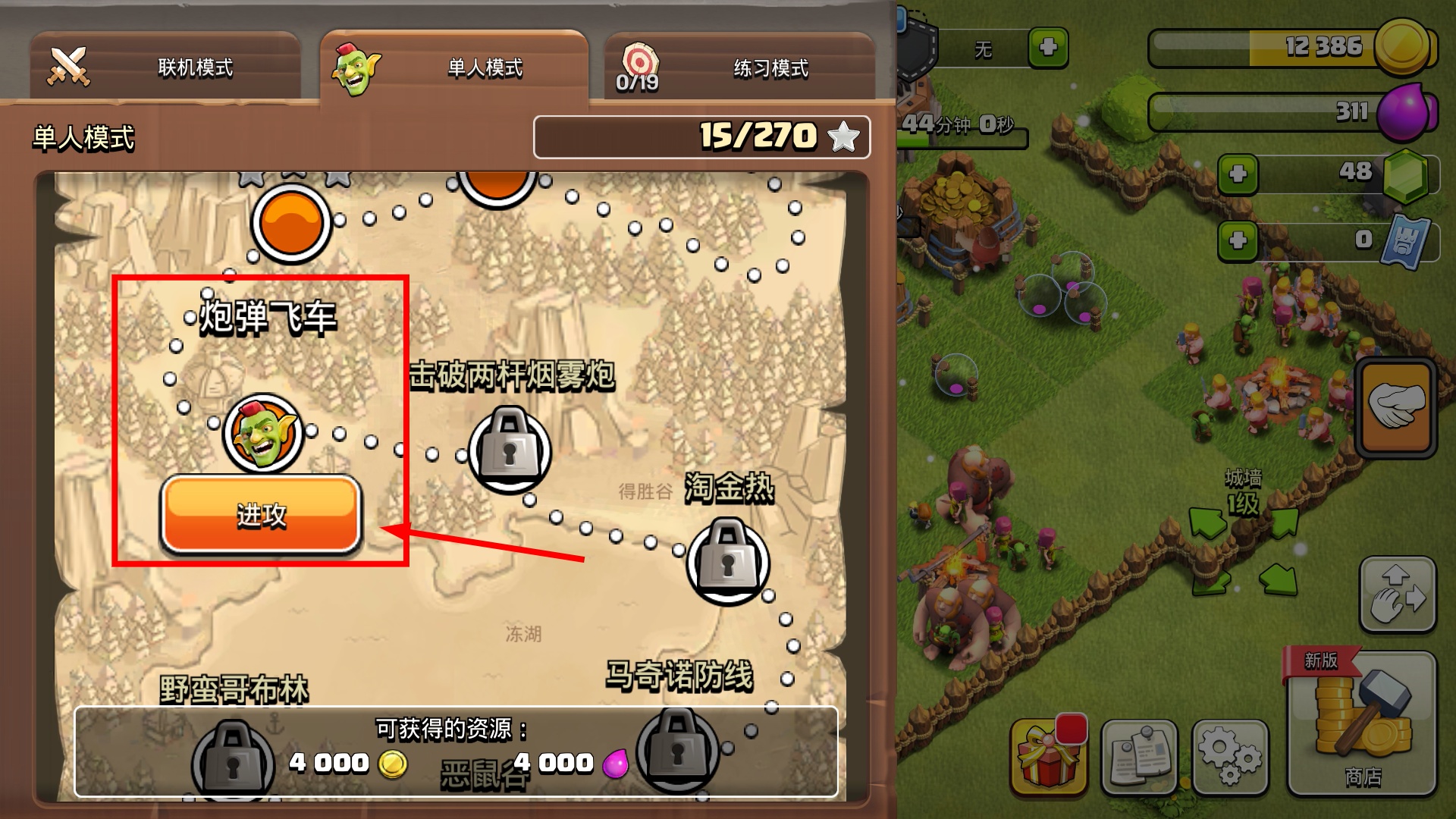Switch to the 联机模式 tab

click(x=165, y=67)
